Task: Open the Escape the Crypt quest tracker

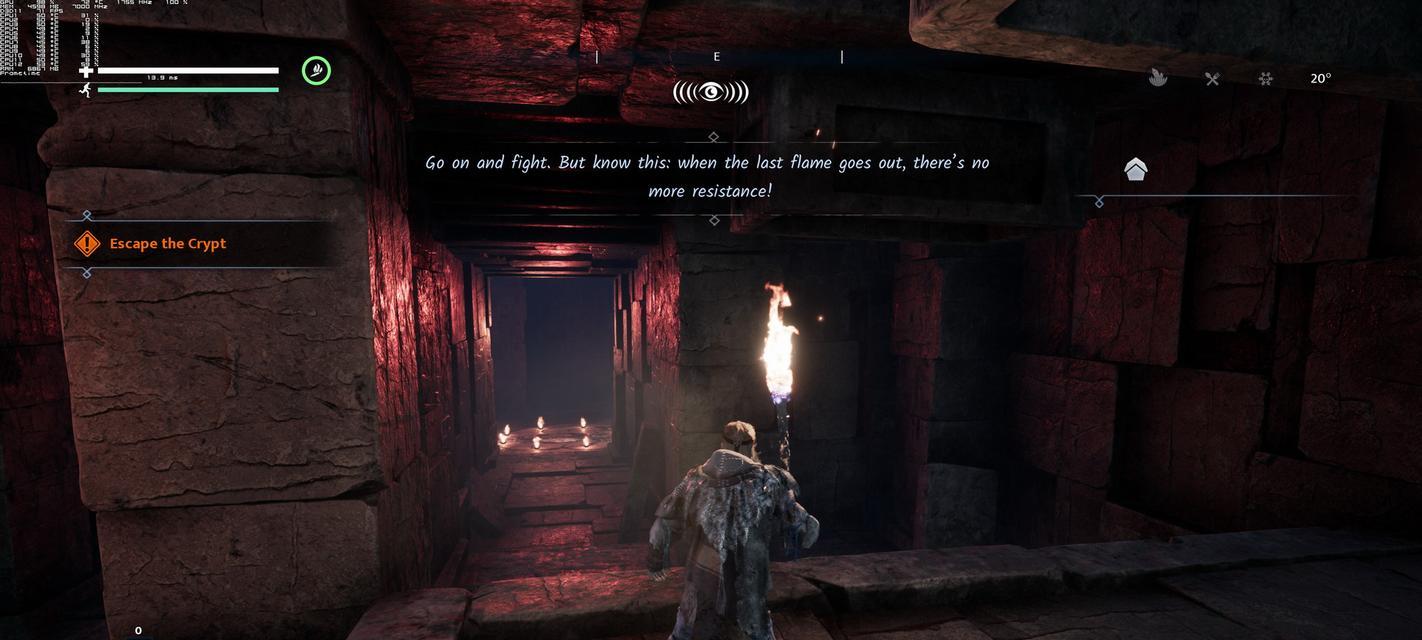Action: (167, 244)
